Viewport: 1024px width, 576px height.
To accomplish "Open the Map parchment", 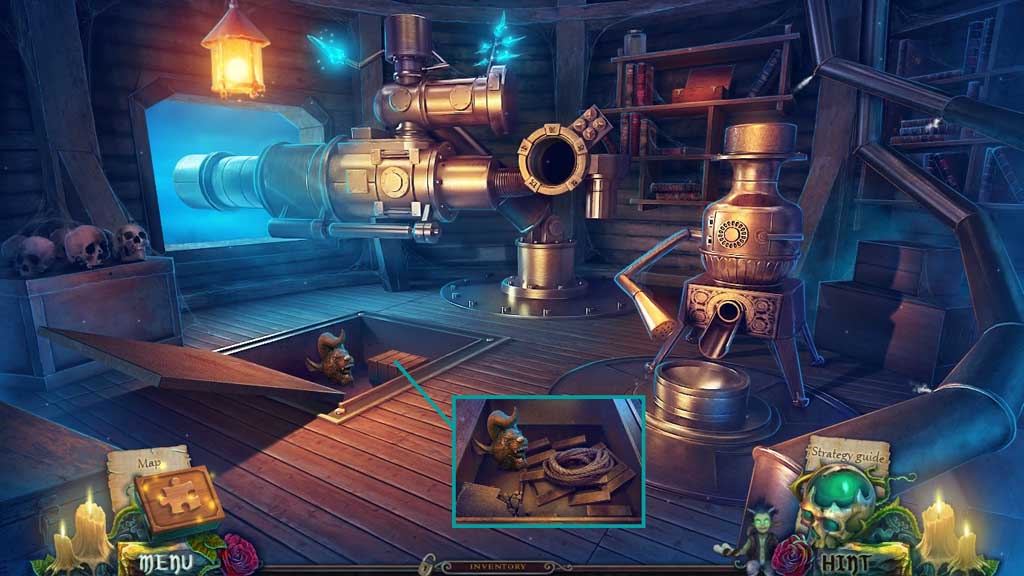I will click(148, 462).
